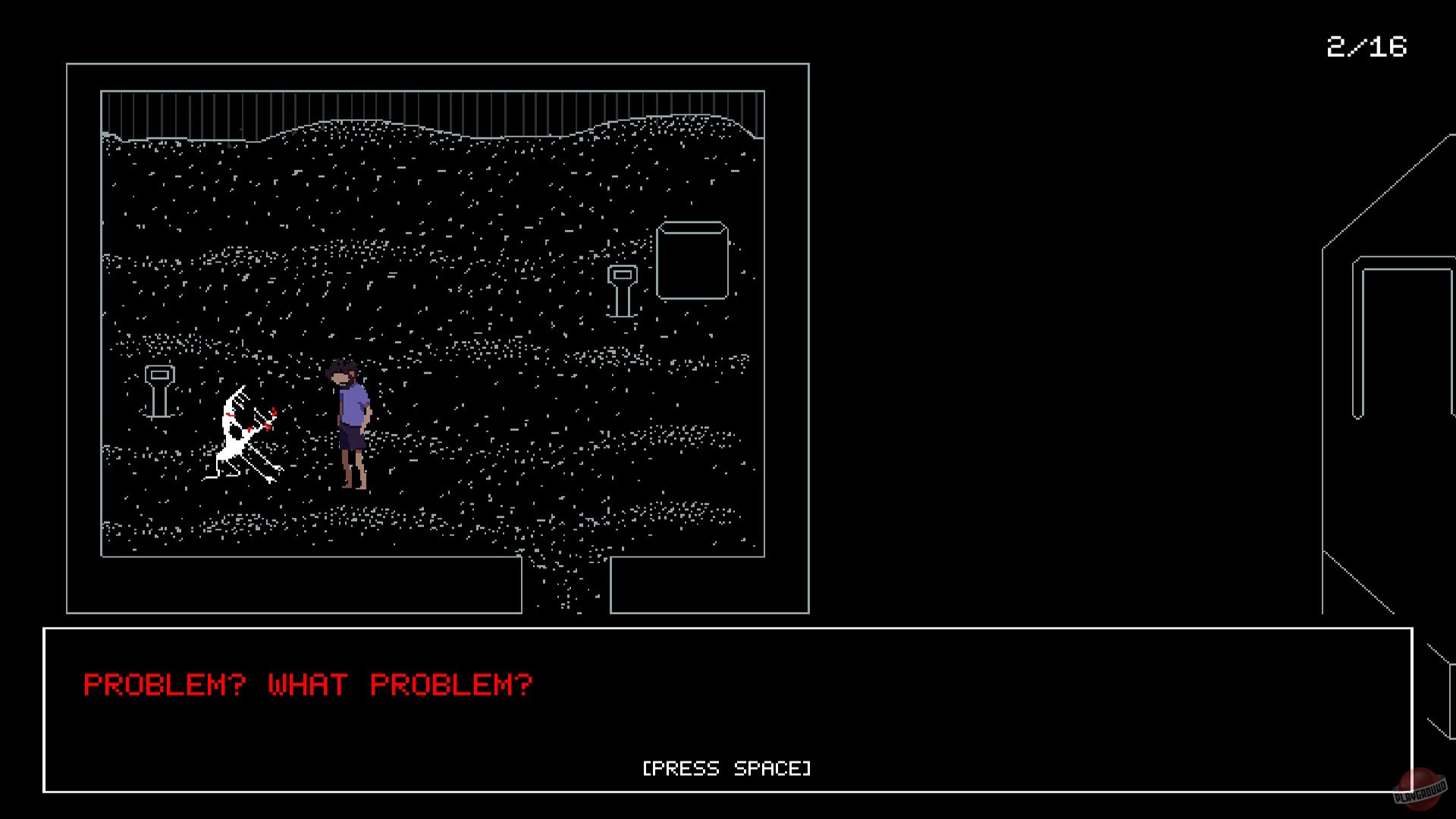
Task: Click the outer room frame header
Action: coord(438,66)
